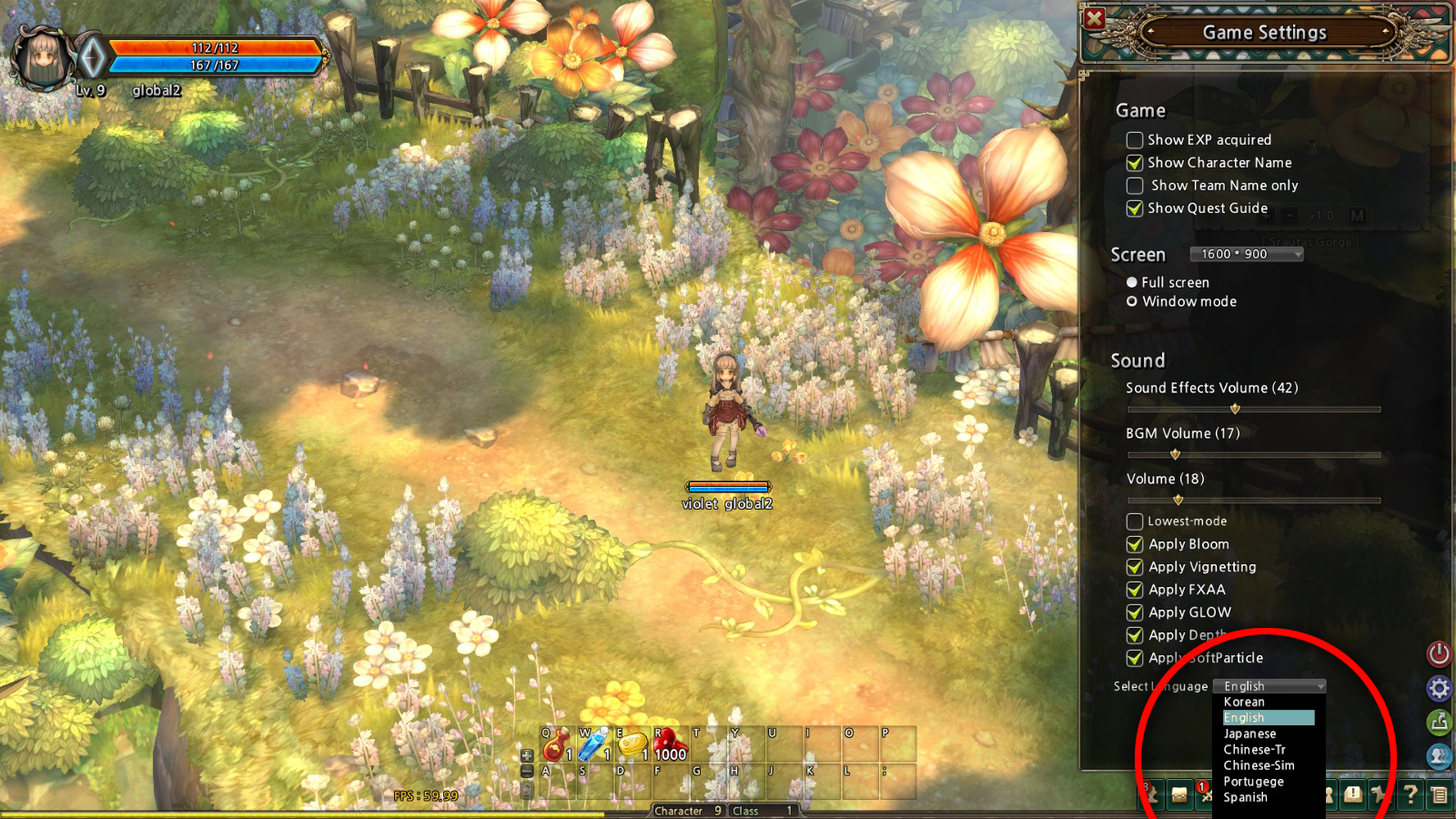1456x819 pixels.
Task: Toggle Show Character Name checkbox
Action: [1135, 163]
